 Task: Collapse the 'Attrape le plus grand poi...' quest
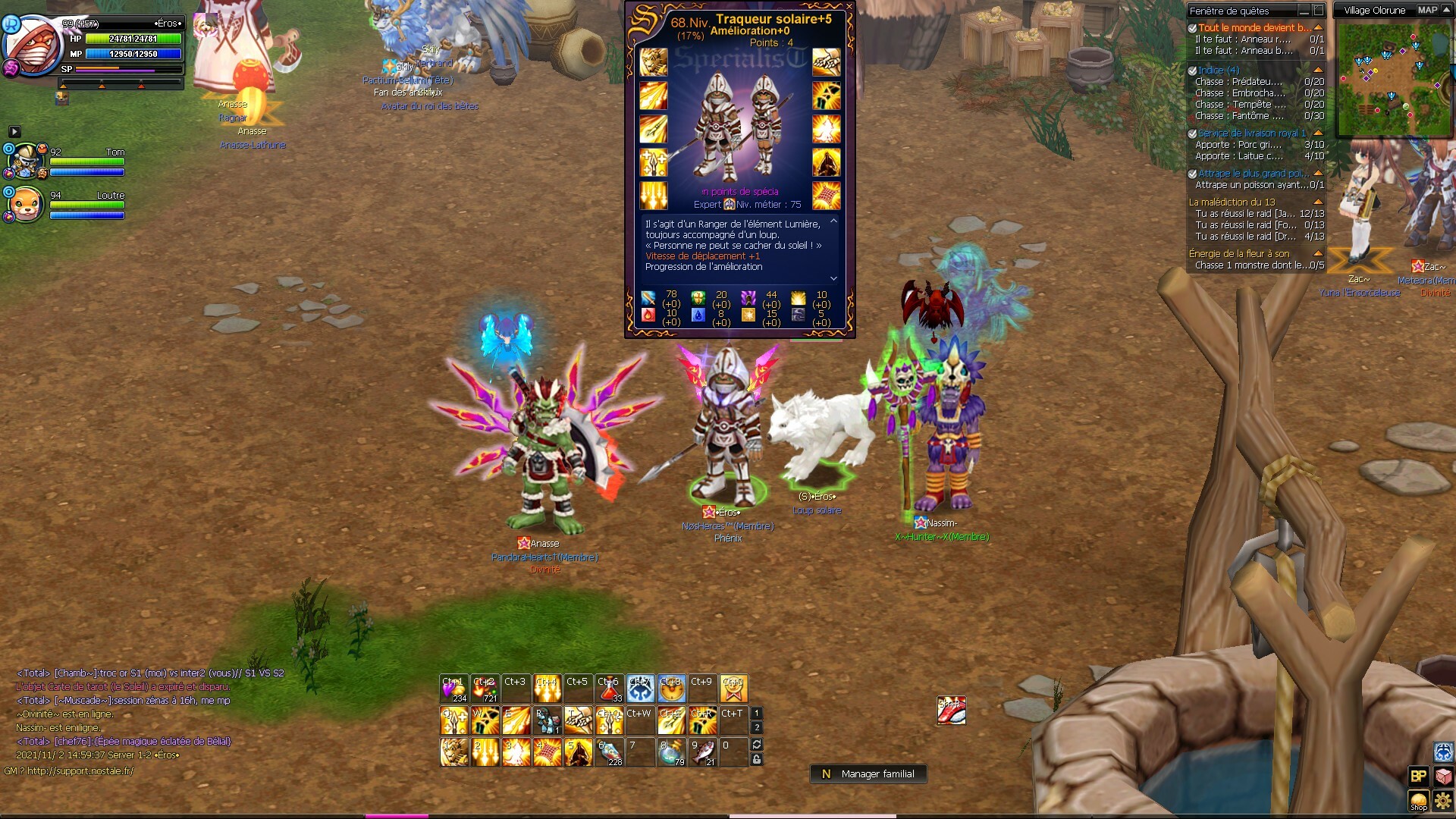click(x=1318, y=173)
